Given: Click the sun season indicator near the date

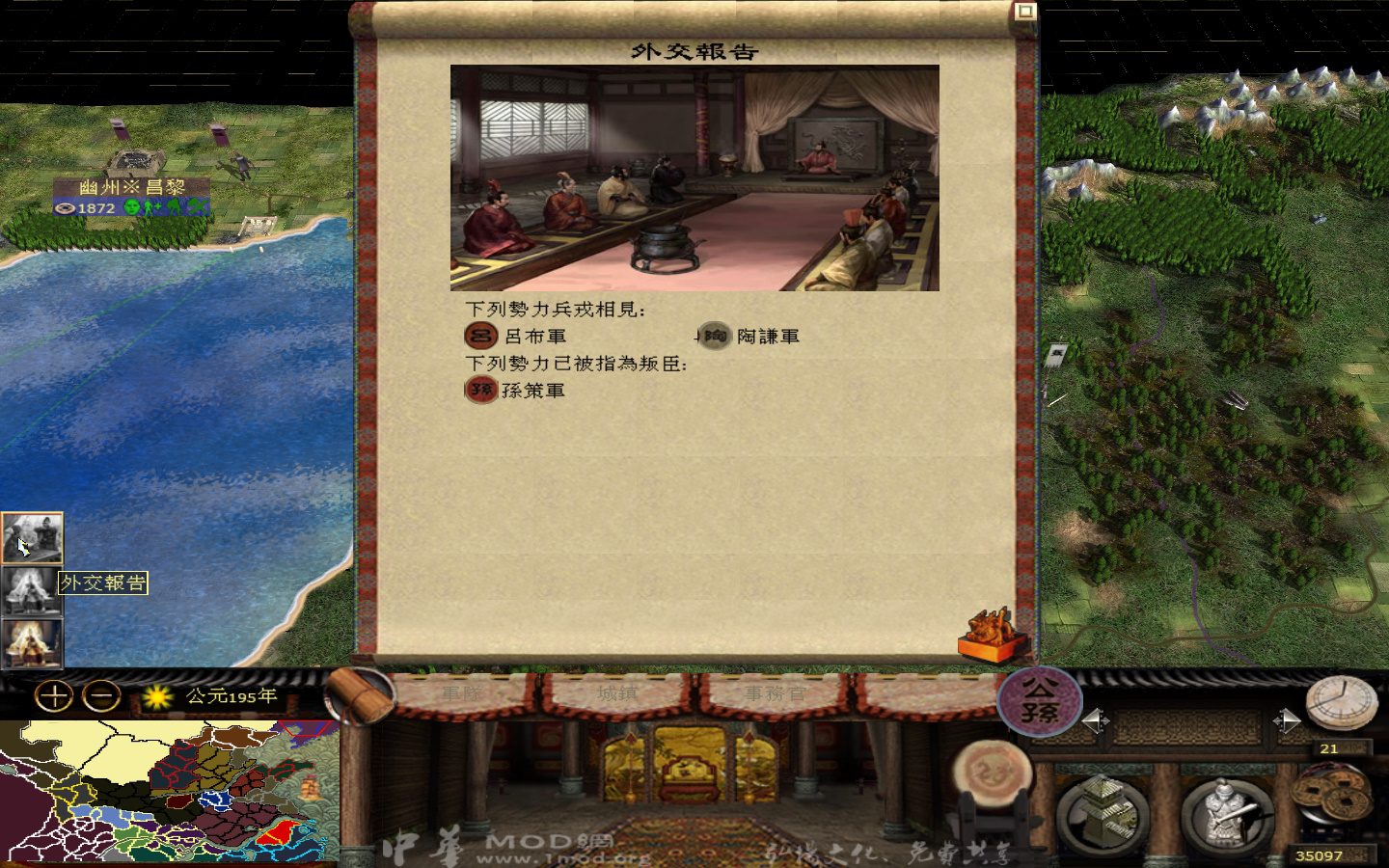Looking at the screenshot, I should click(156, 696).
